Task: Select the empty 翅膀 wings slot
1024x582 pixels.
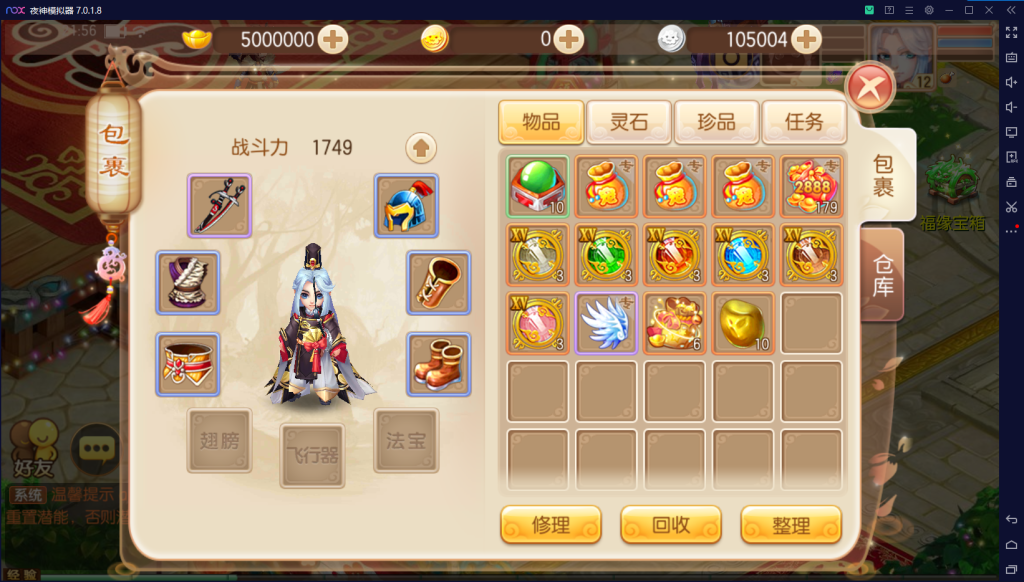Action: pos(219,440)
